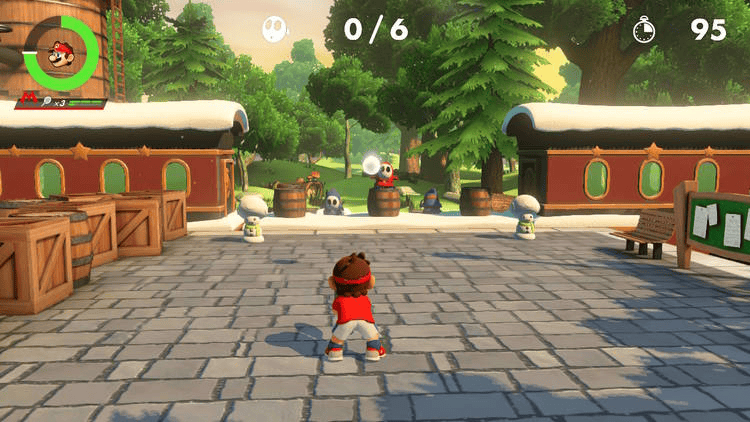Click the stopwatch timer icon
The height and width of the screenshot is (422, 750).
coord(645,30)
